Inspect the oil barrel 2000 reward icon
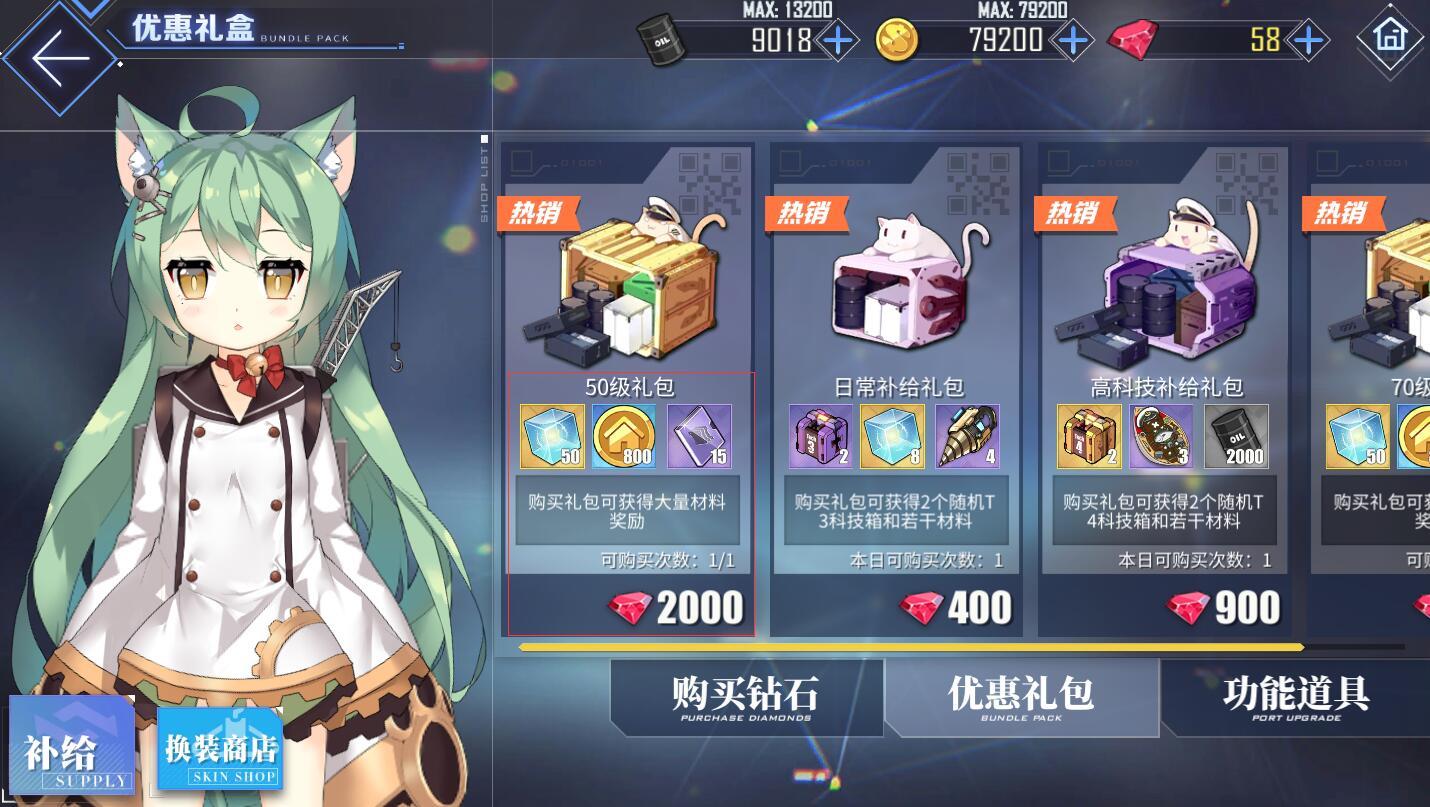This screenshot has width=1430, height=807. (x=1236, y=436)
